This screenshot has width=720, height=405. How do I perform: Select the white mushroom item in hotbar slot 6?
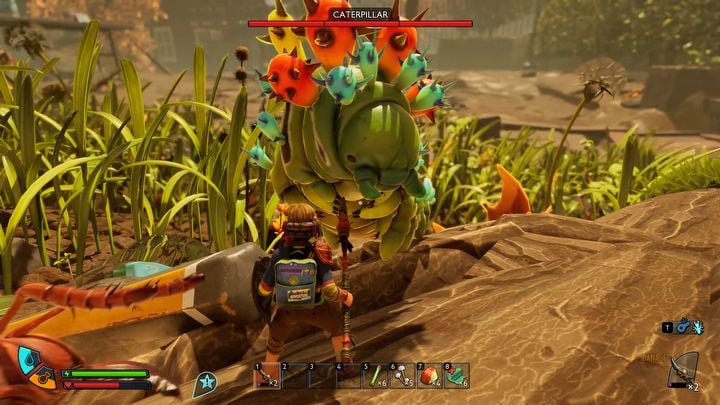pyautogui.click(x=402, y=376)
